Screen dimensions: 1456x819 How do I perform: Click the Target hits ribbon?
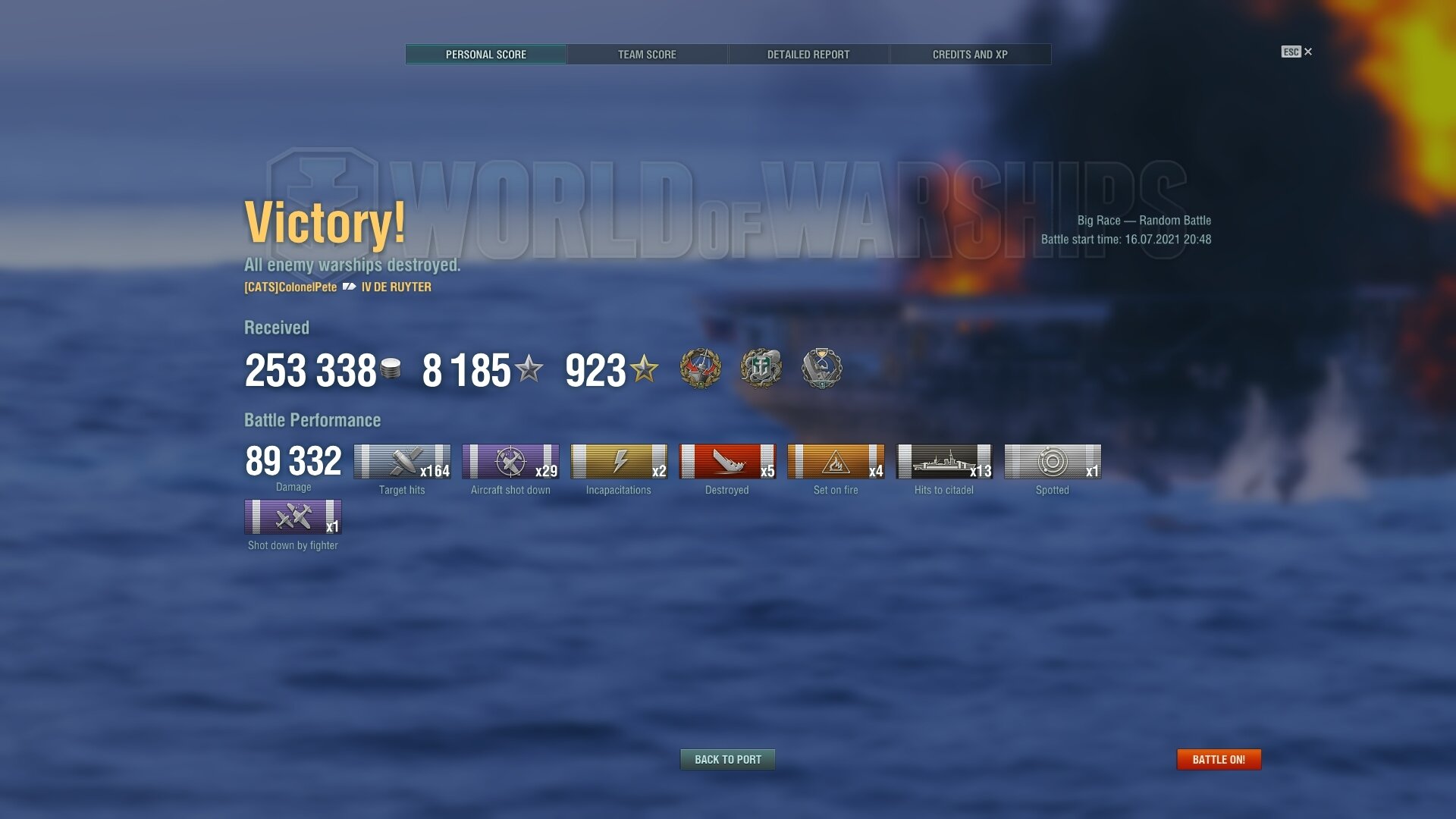point(402,461)
